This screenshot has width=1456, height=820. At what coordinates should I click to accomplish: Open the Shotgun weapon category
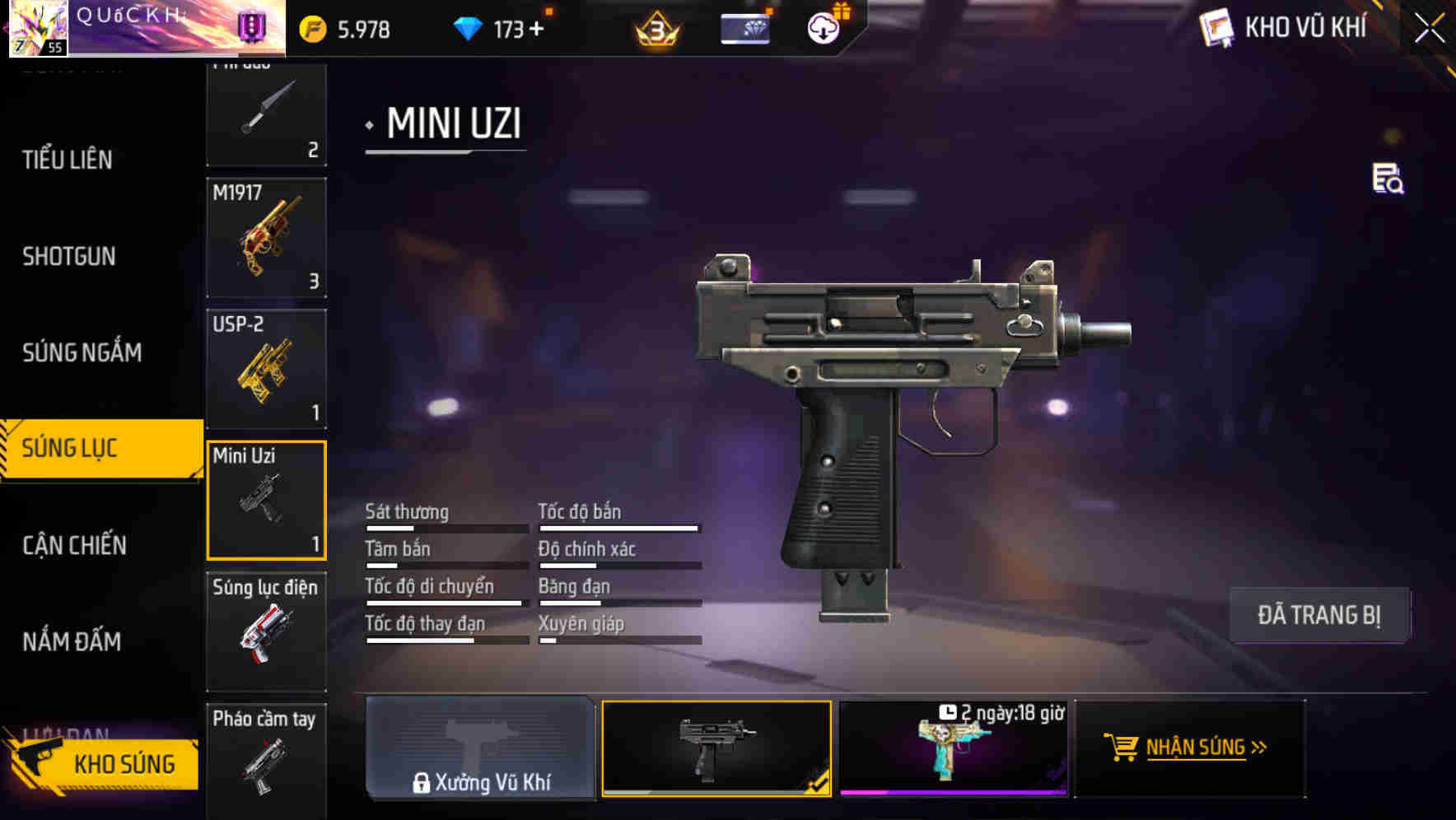(x=69, y=257)
